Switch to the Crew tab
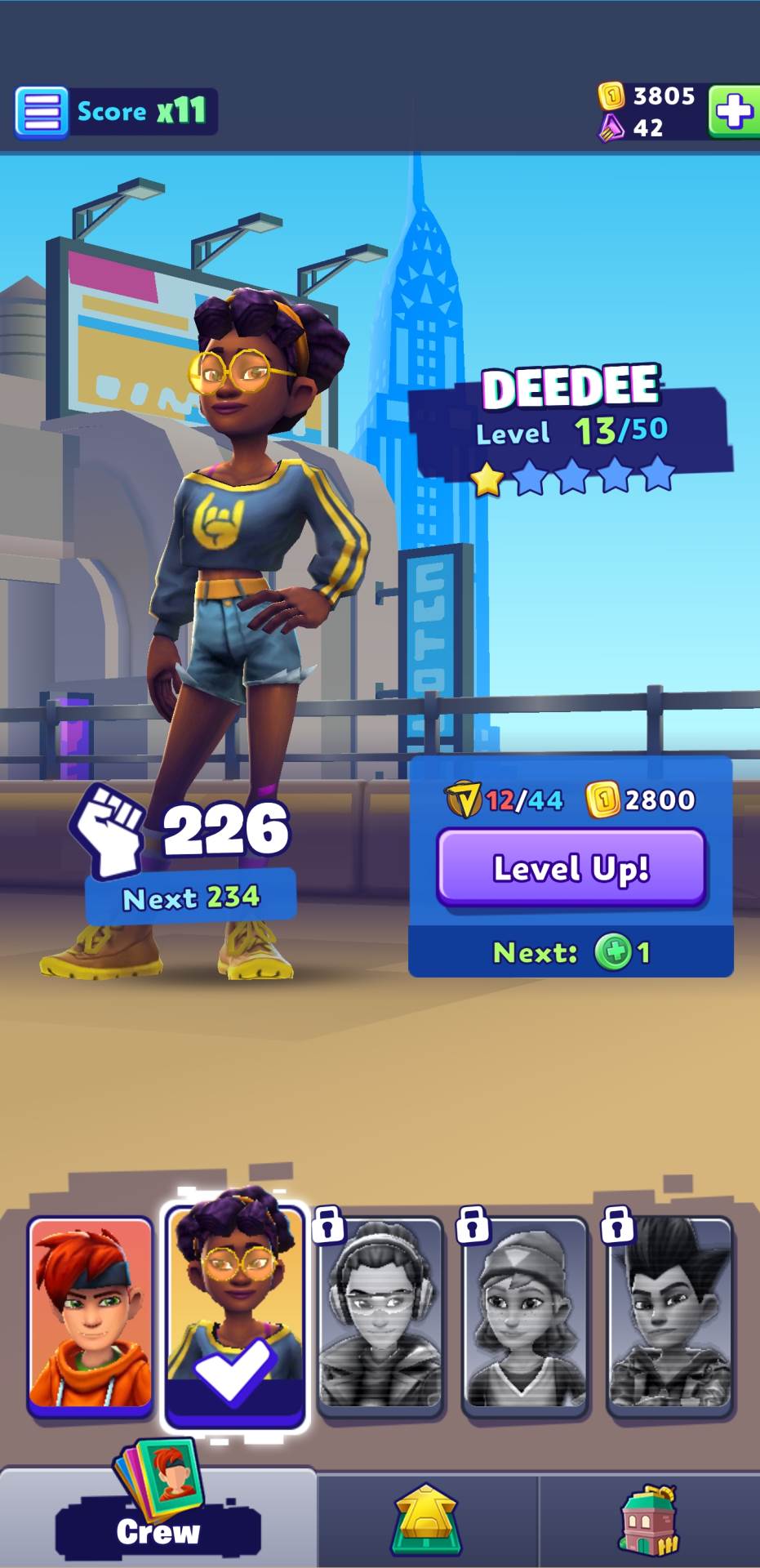Image resolution: width=760 pixels, height=1568 pixels. pos(158,1519)
